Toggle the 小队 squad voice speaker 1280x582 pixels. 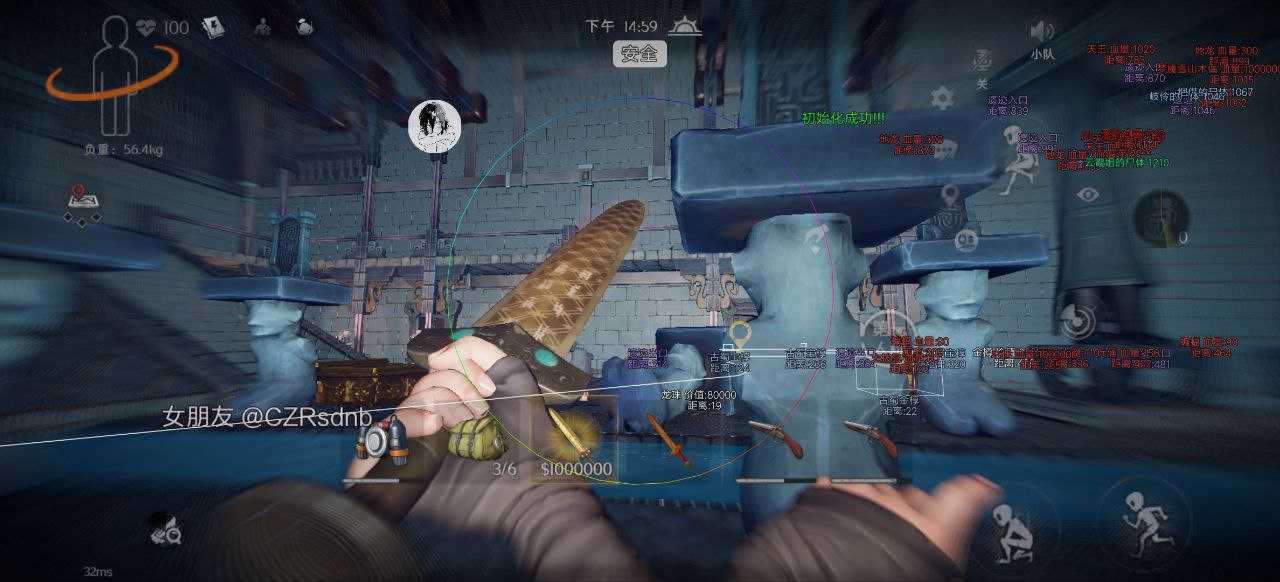(1042, 31)
